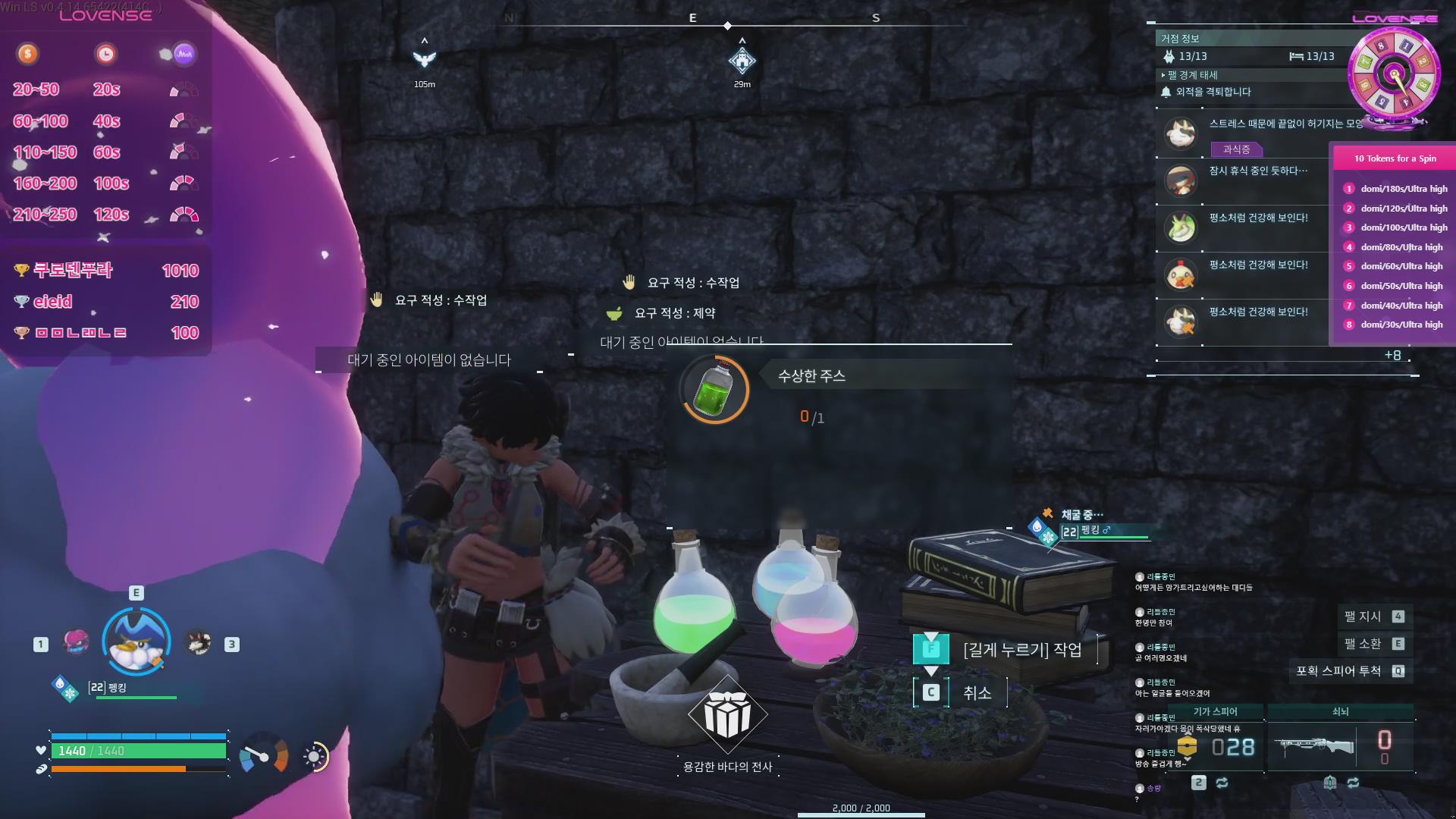This screenshot has width=1456, height=819.
Task: Click the 포획 스피어 투척 button
Action: 1350,670
